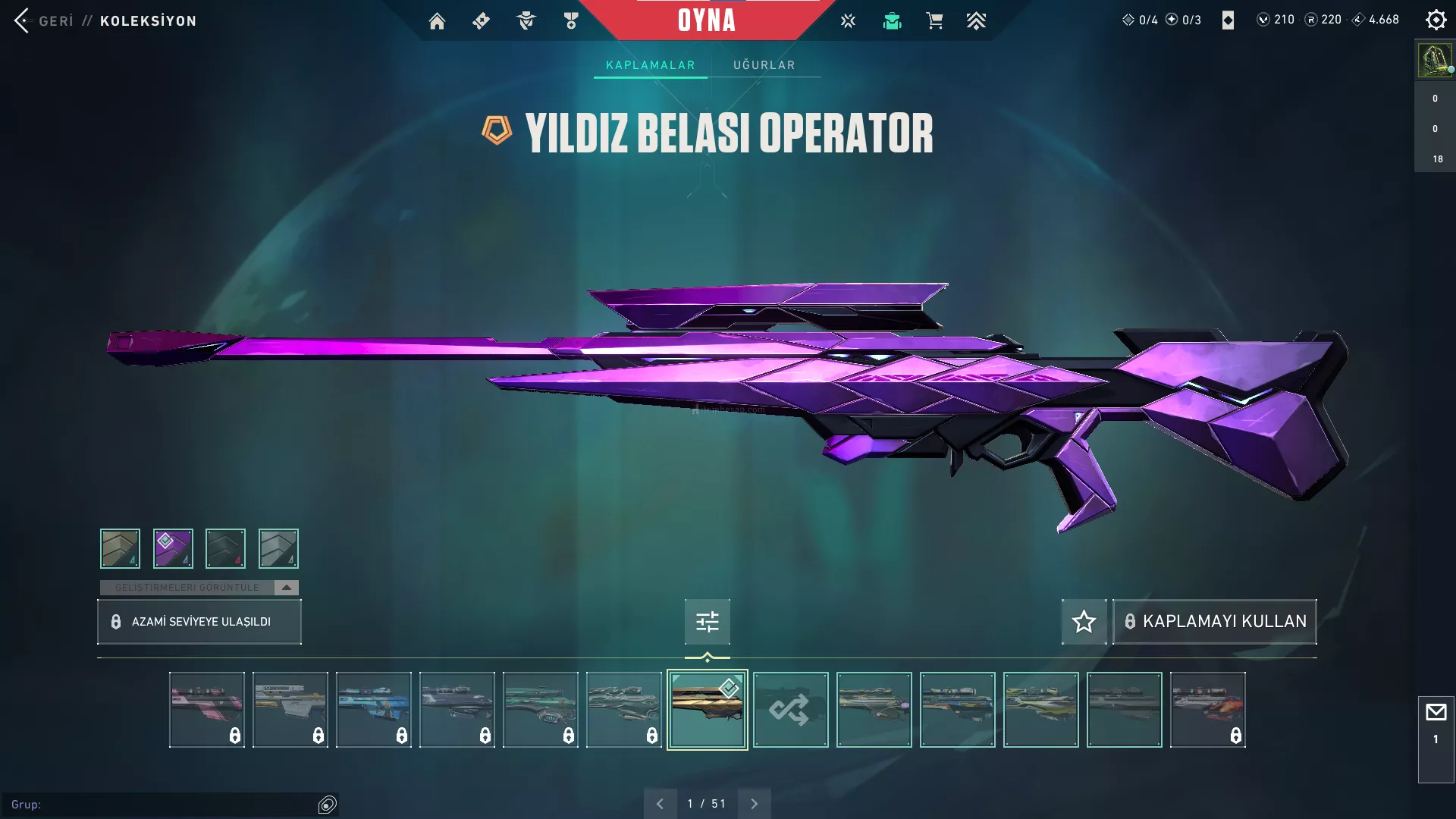
Task: Go to the next skin page
Action: (754, 804)
